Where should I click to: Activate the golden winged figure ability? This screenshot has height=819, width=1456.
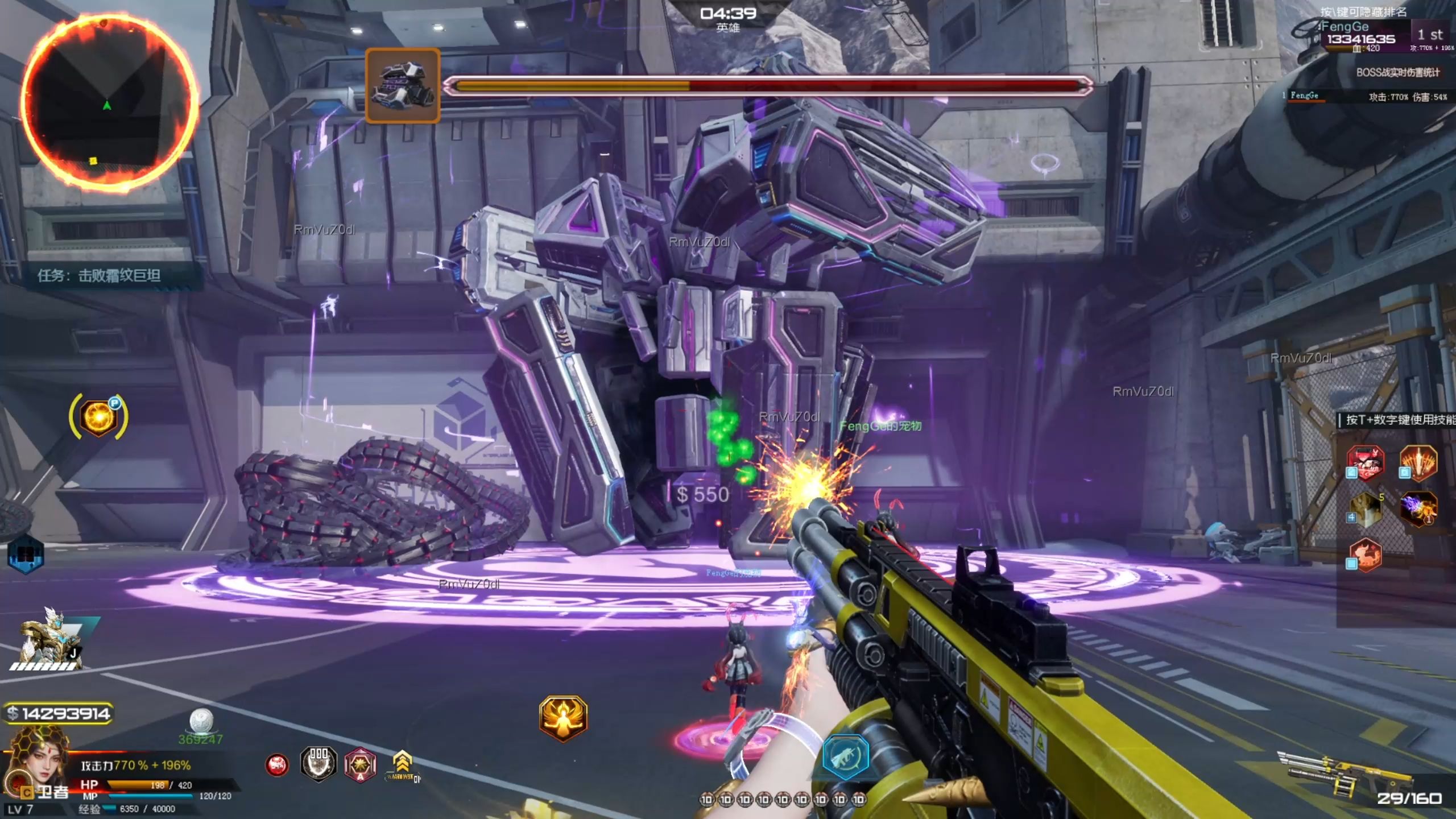click(563, 718)
